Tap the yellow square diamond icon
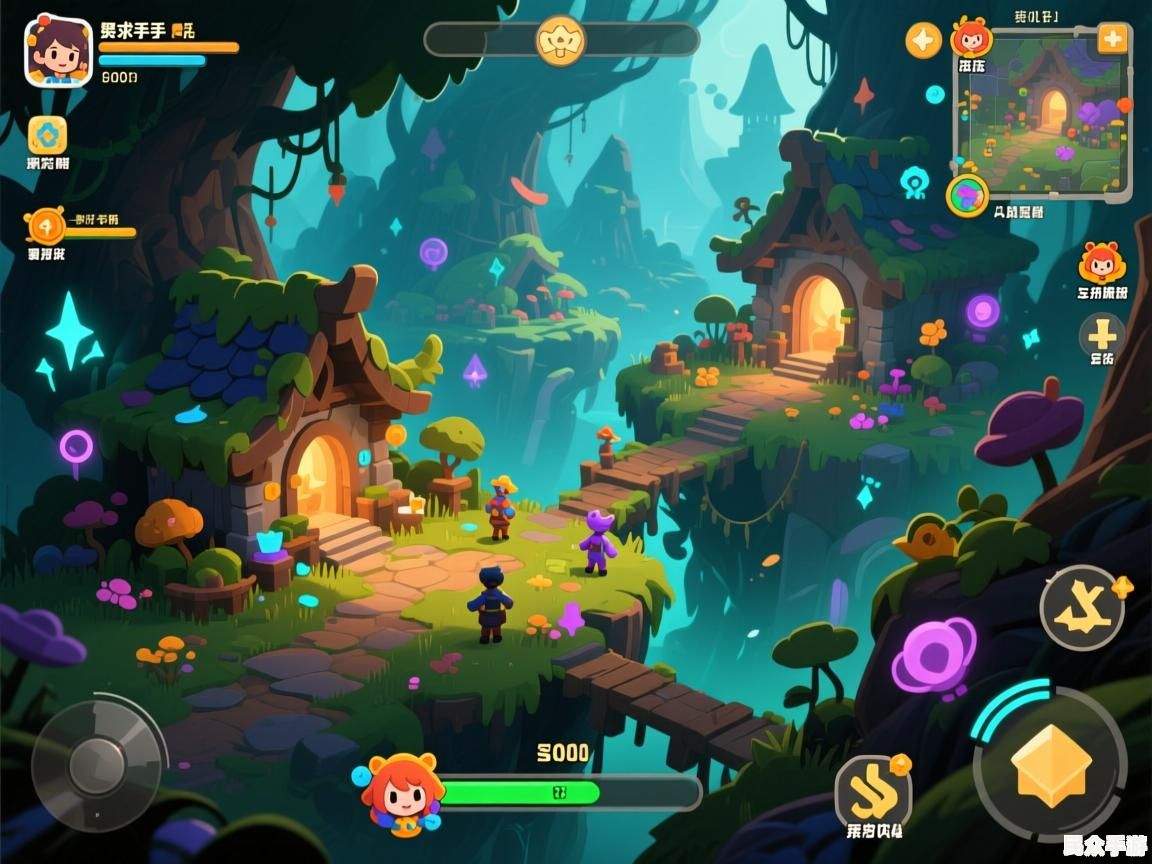1152x864 pixels. coord(47,135)
